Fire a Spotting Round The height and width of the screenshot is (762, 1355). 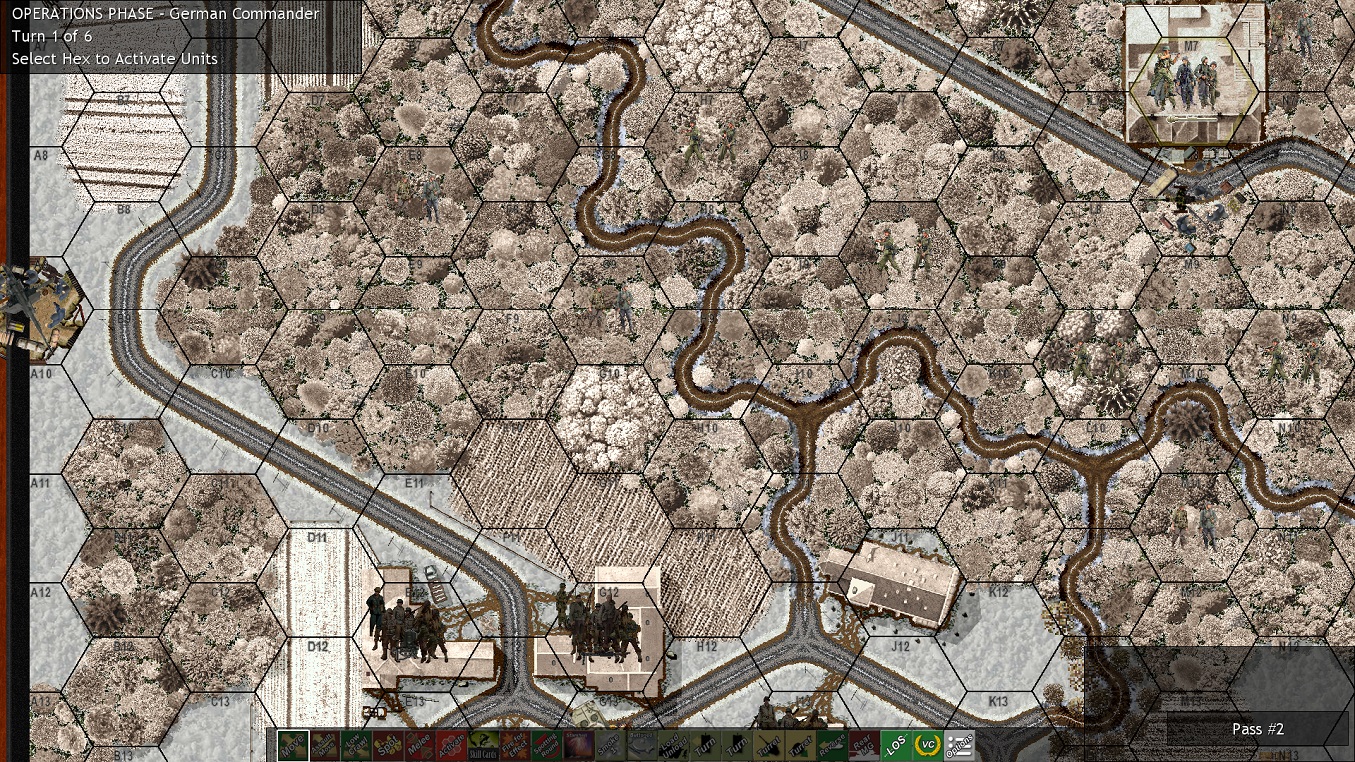pos(548,748)
